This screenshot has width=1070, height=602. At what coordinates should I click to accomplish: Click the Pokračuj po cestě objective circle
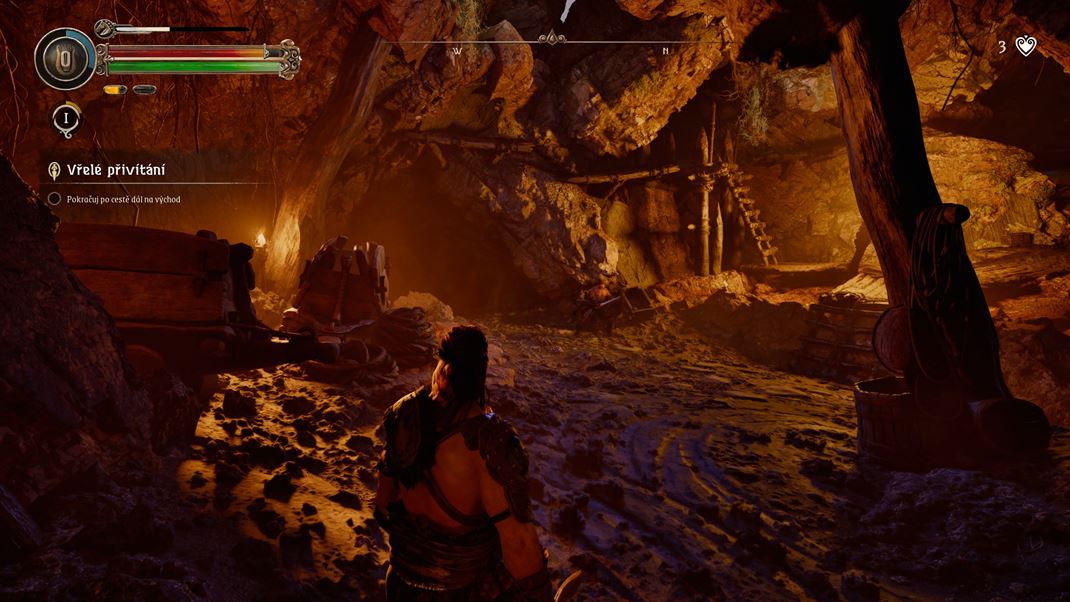[x=54, y=199]
